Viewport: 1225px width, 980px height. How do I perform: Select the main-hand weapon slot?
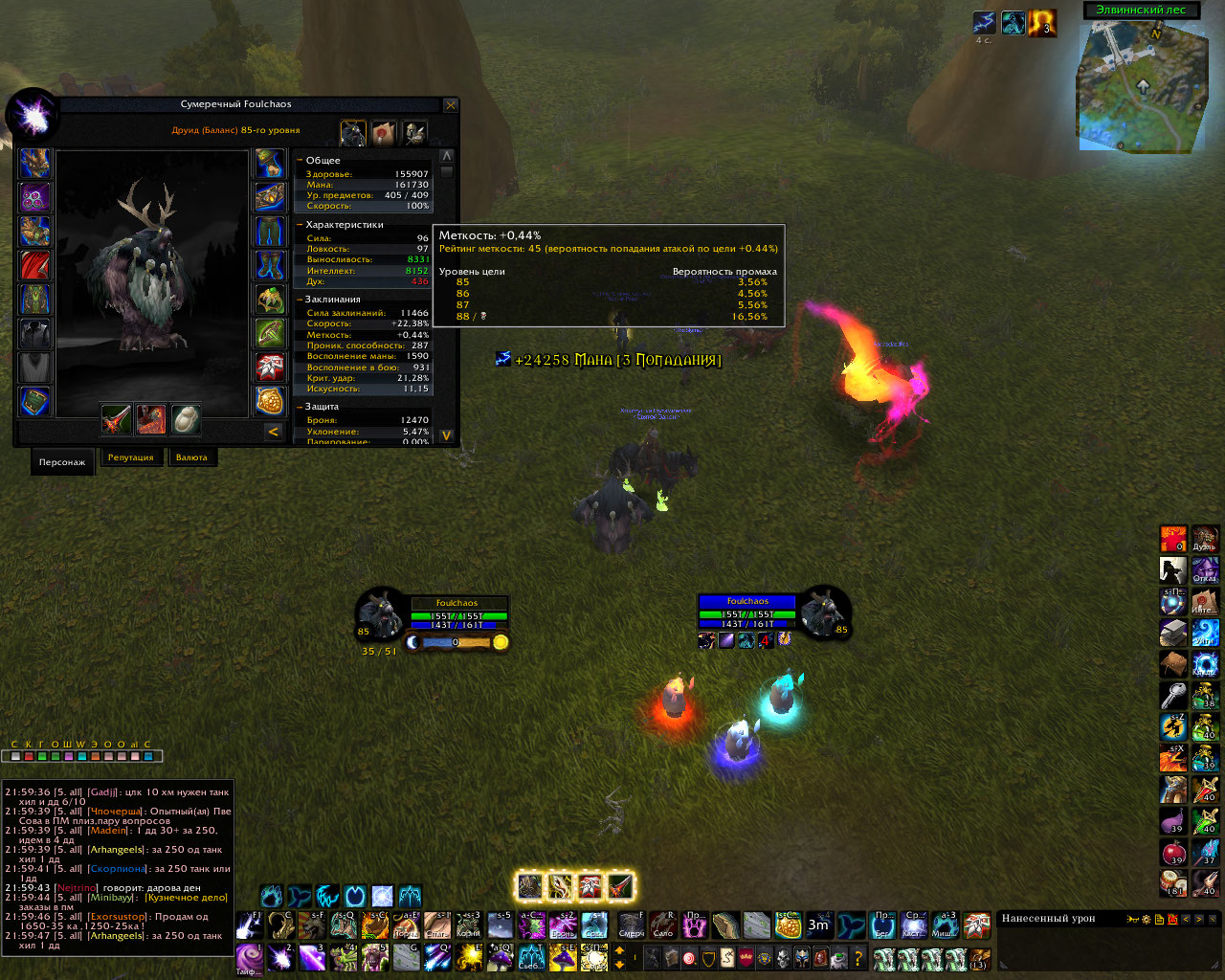tap(117, 418)
